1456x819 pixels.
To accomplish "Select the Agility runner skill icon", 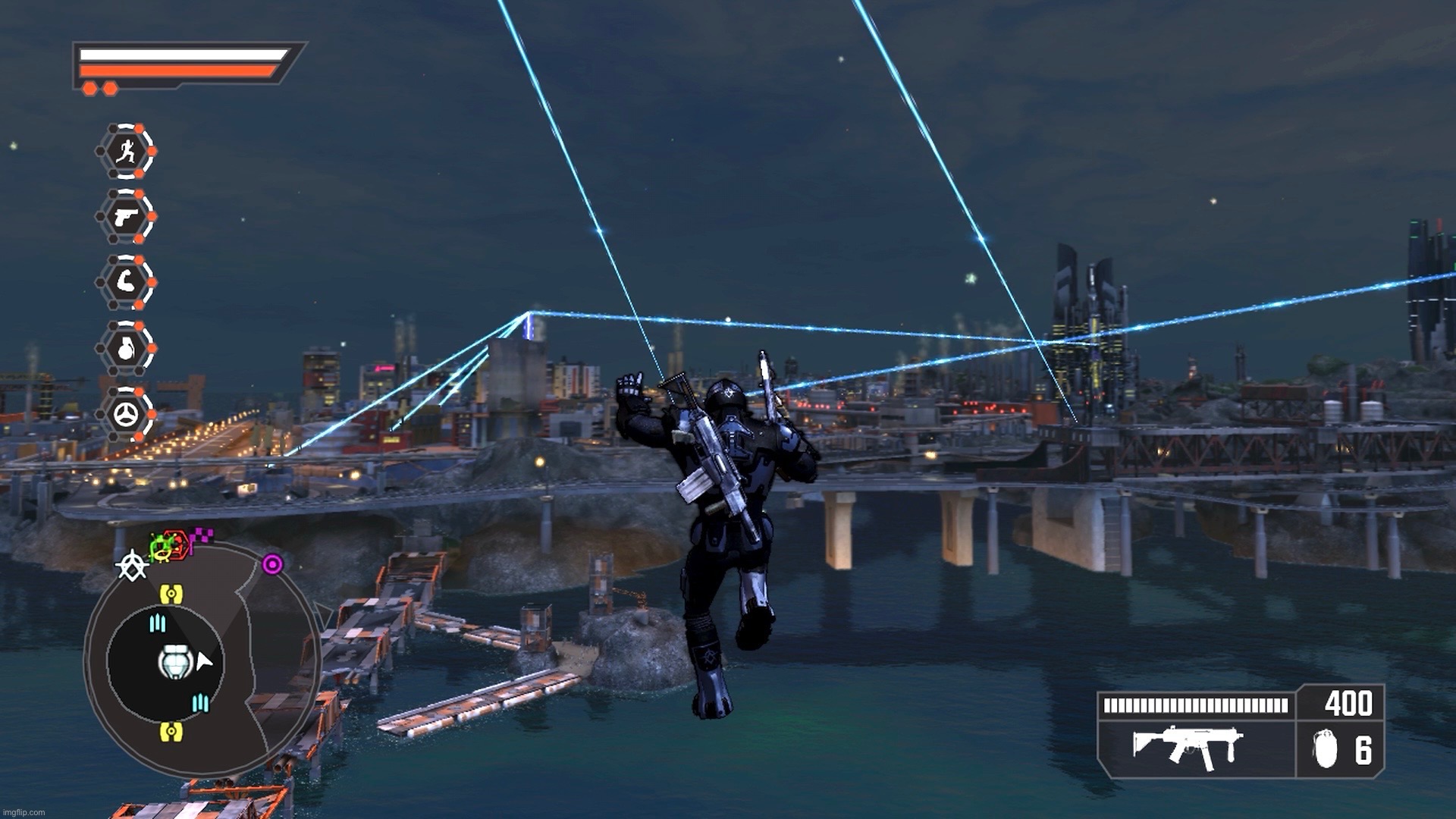I will 129,150.
